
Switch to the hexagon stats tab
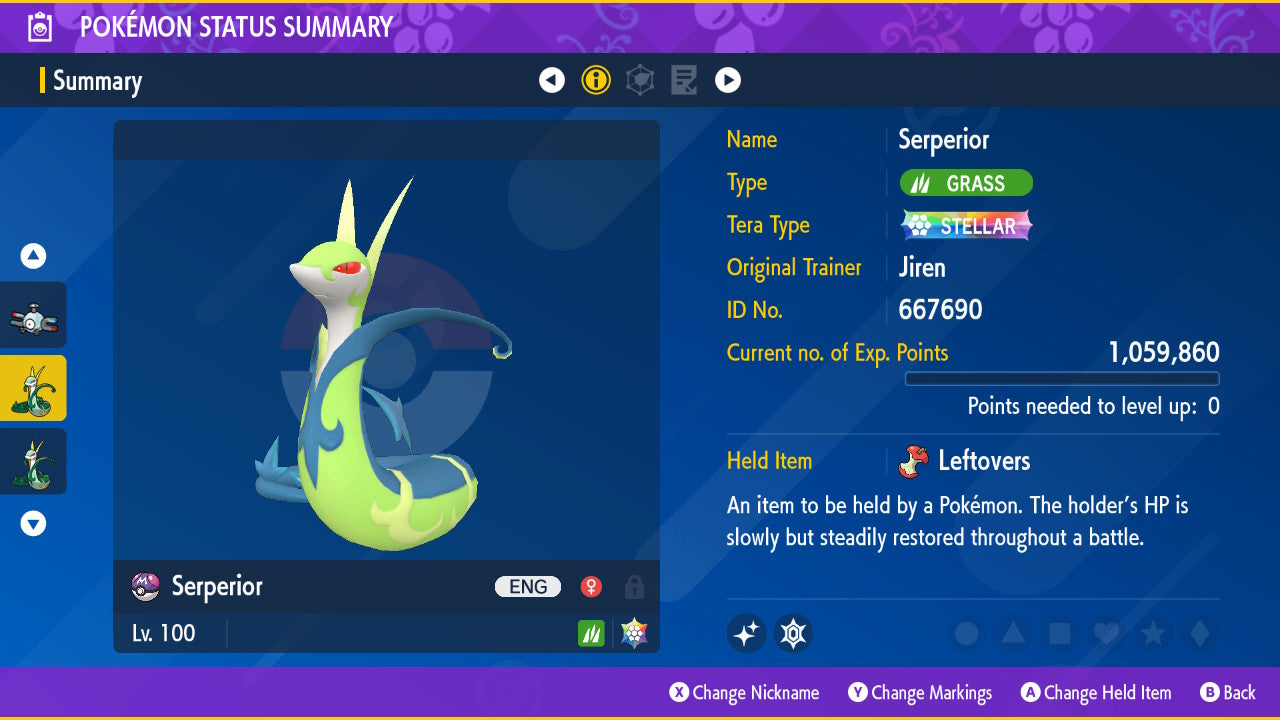[640, 80]
